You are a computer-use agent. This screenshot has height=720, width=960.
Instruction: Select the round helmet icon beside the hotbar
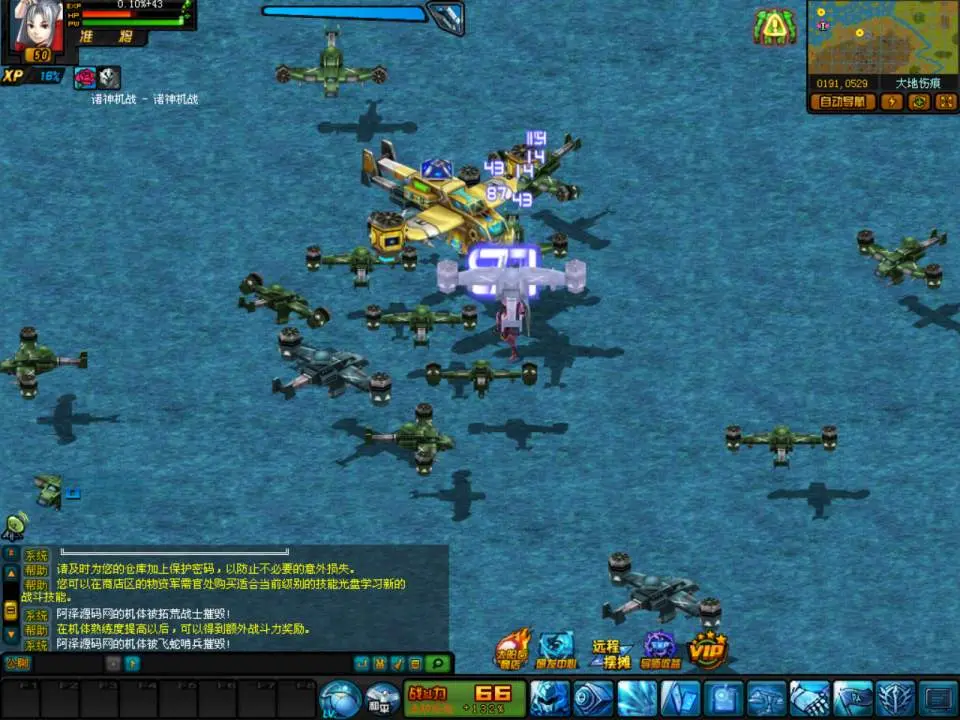tap(340, 697)
